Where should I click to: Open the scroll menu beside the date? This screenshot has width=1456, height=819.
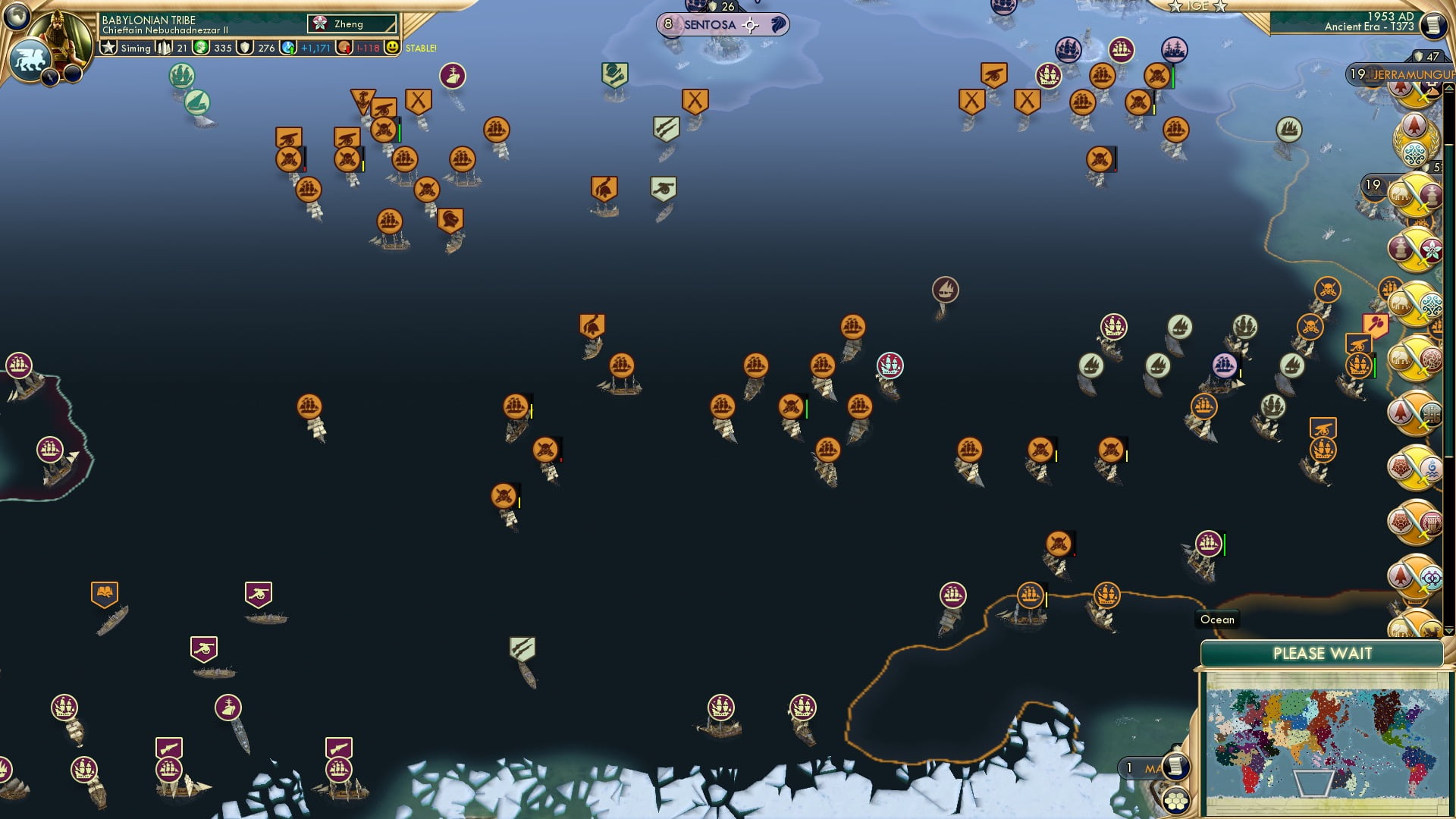1432,25
